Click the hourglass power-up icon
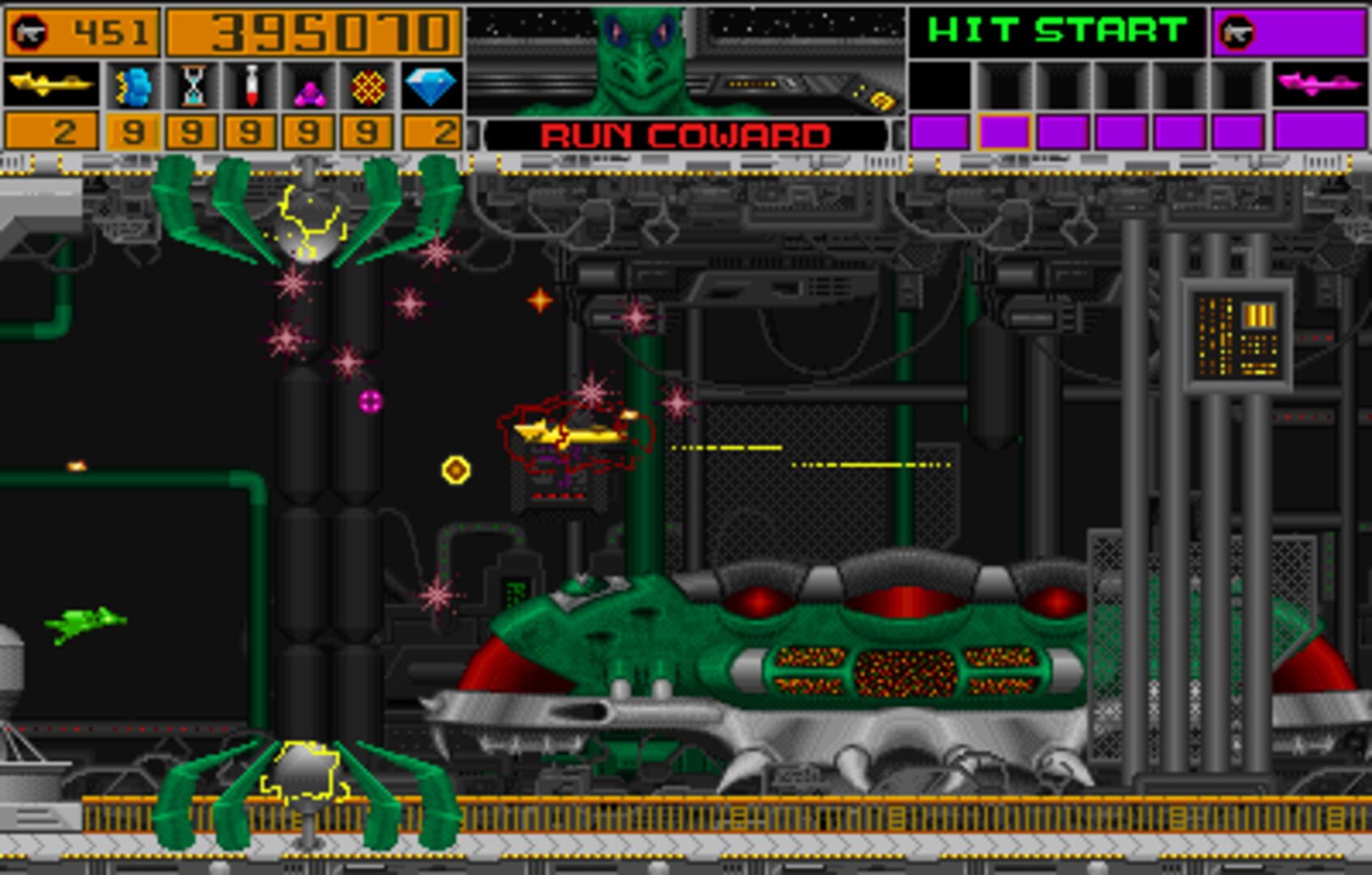 (192, 83)
